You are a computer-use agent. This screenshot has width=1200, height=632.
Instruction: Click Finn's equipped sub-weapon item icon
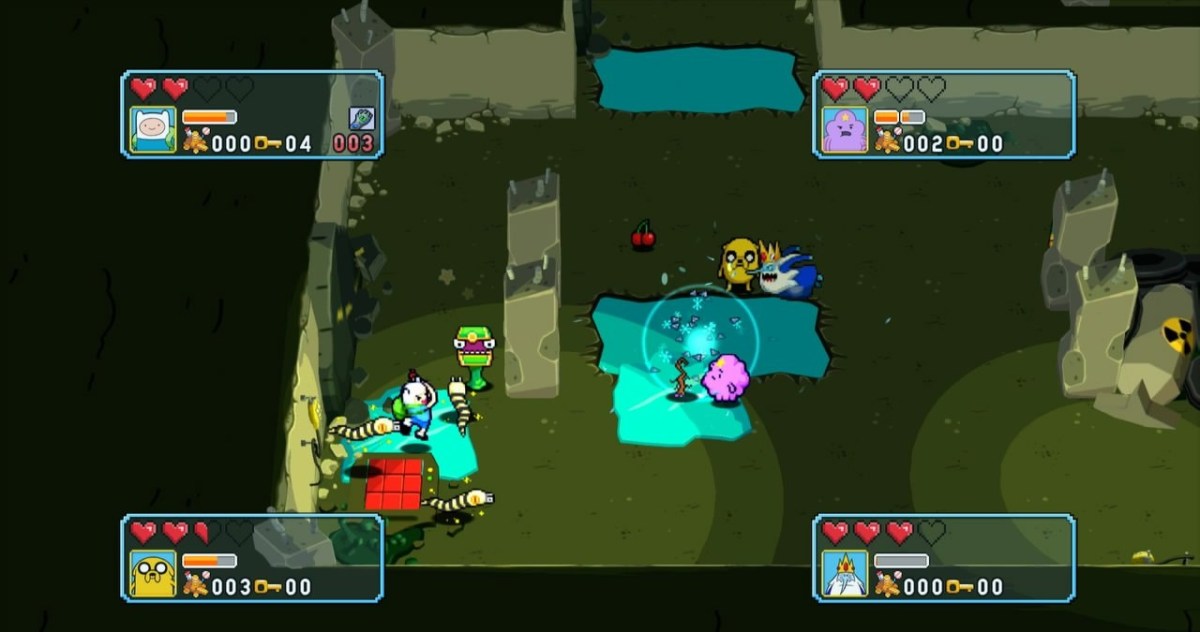pyautogui.click(x=361, y=118)
